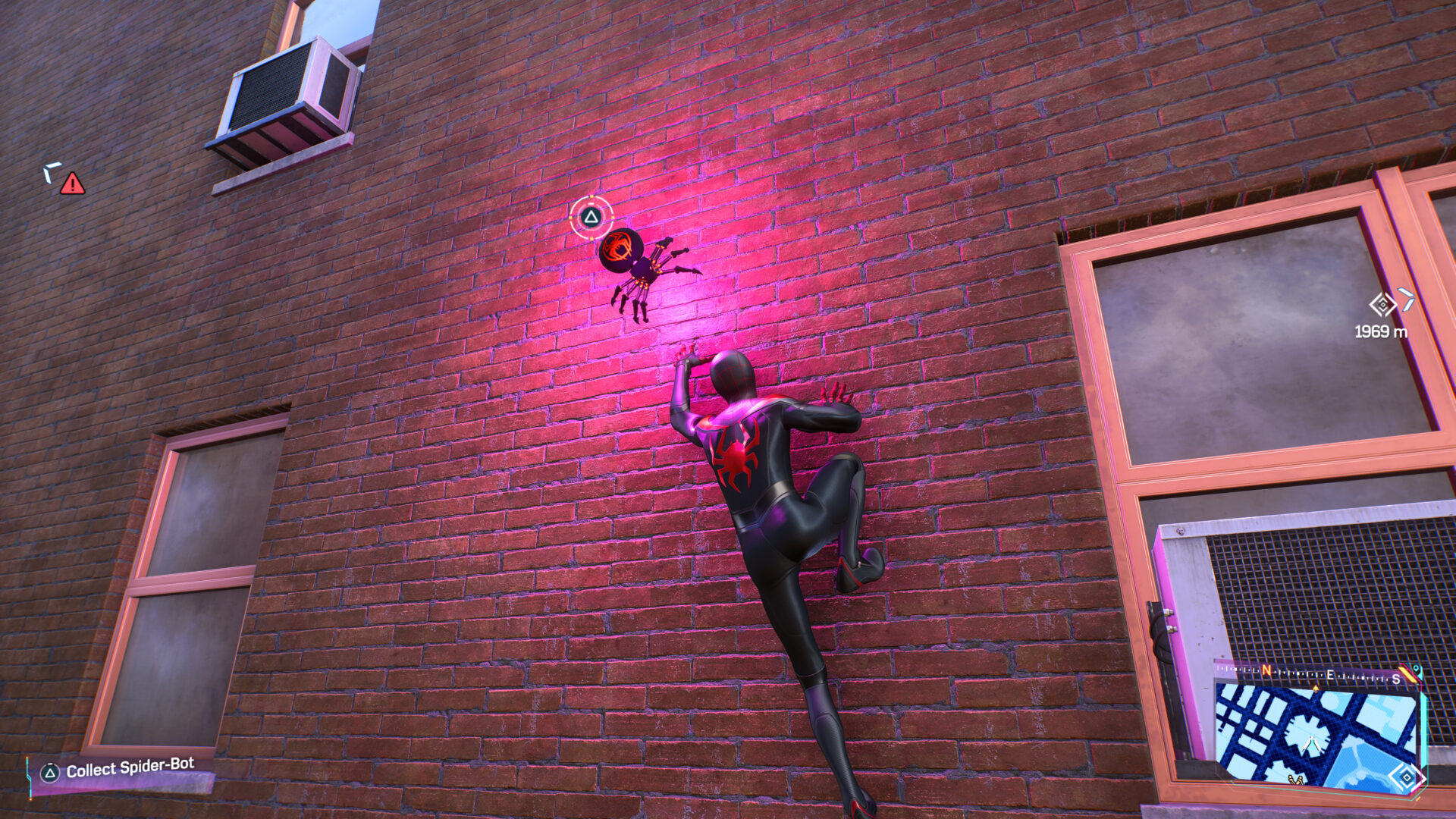Click the E heading on the compass strip

click(1329, 675)
